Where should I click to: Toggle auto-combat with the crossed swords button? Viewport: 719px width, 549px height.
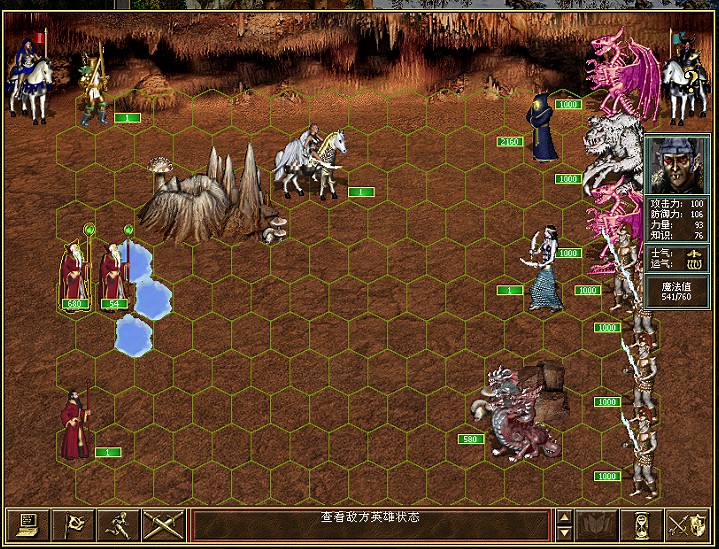point(163,524)
